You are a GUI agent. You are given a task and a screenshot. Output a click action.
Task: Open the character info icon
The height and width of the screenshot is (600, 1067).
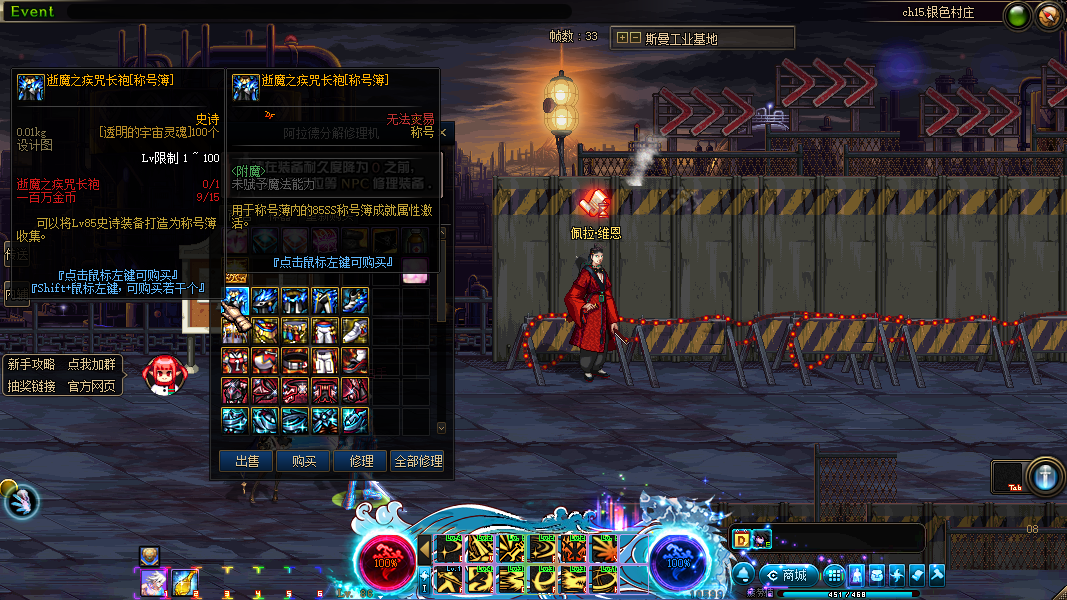pyautogui.click(x=858, y=575)
